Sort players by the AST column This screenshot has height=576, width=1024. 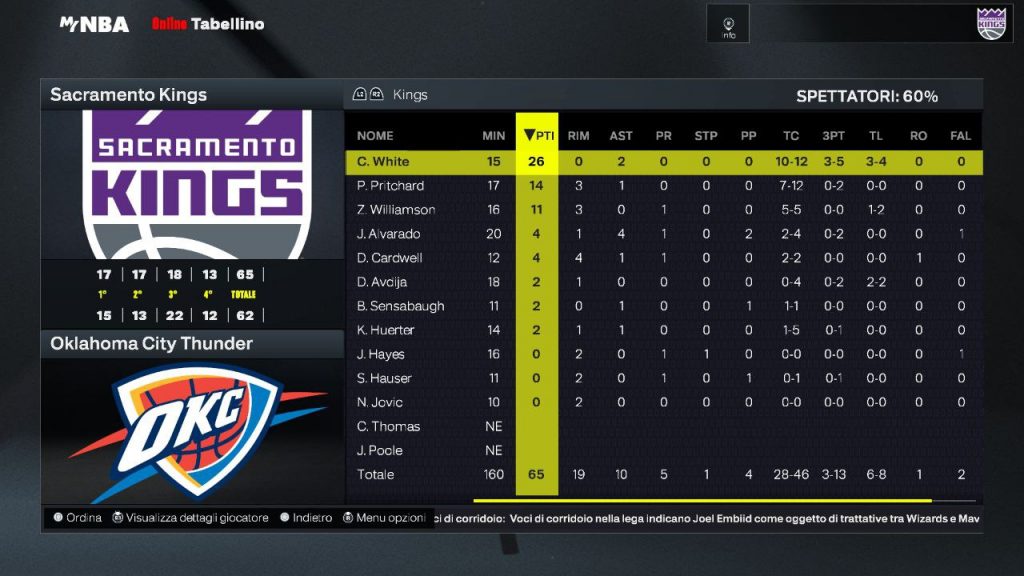(621, 136)
